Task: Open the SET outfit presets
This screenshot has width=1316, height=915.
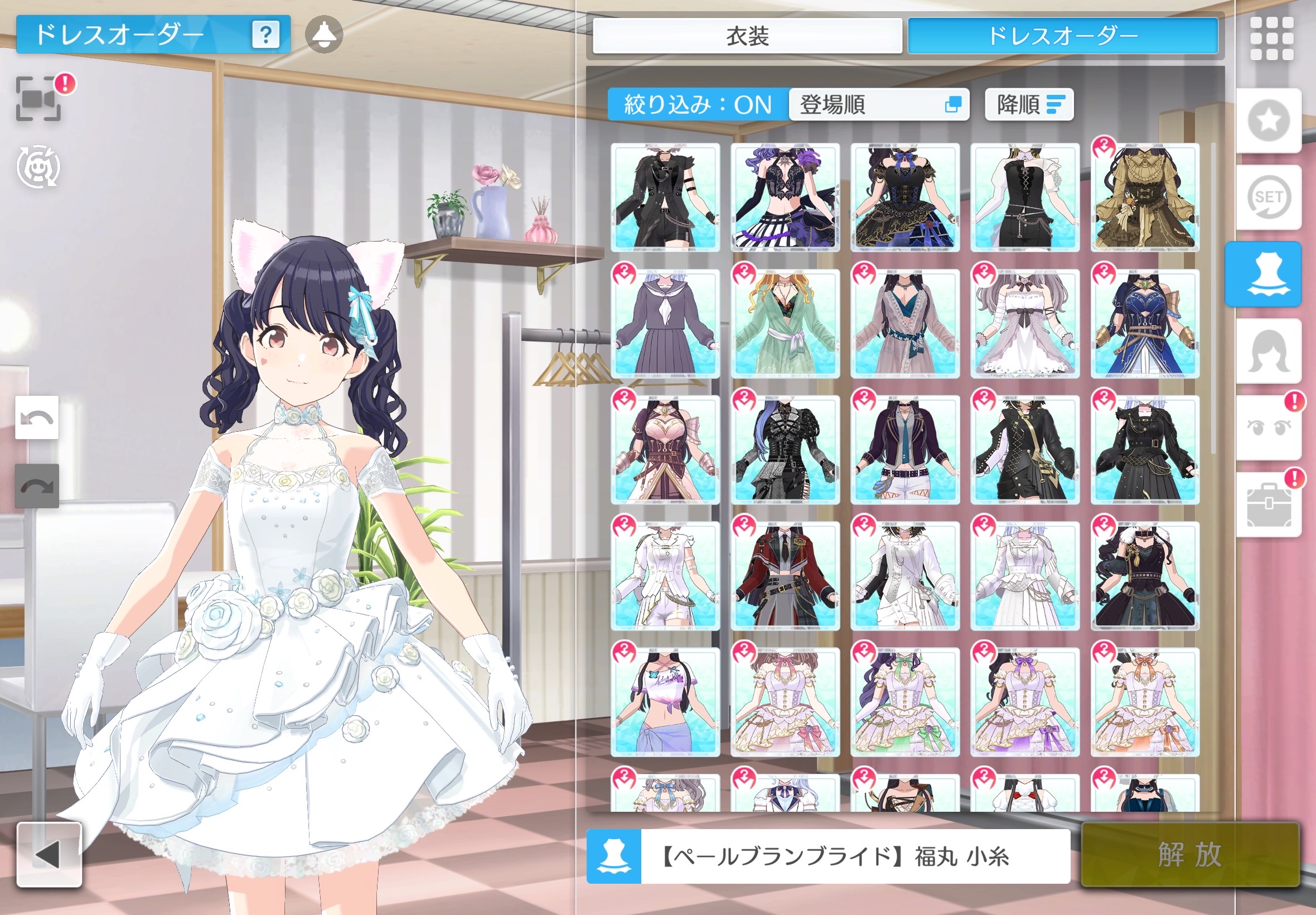Action: coord(1269,197)
